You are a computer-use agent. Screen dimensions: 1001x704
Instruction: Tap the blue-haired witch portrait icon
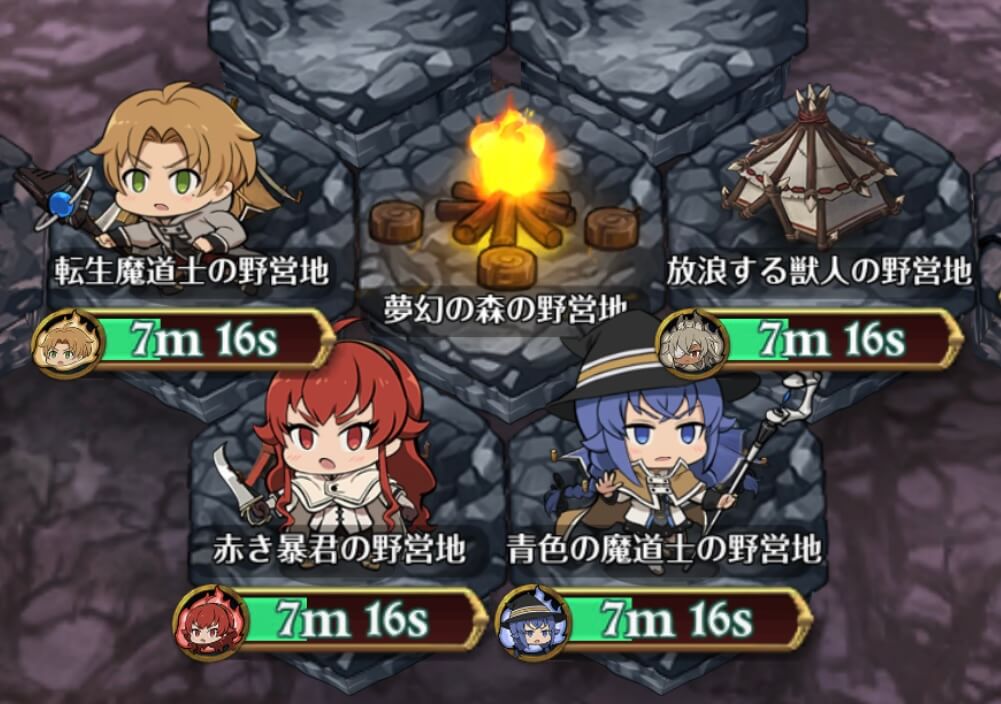532,622
